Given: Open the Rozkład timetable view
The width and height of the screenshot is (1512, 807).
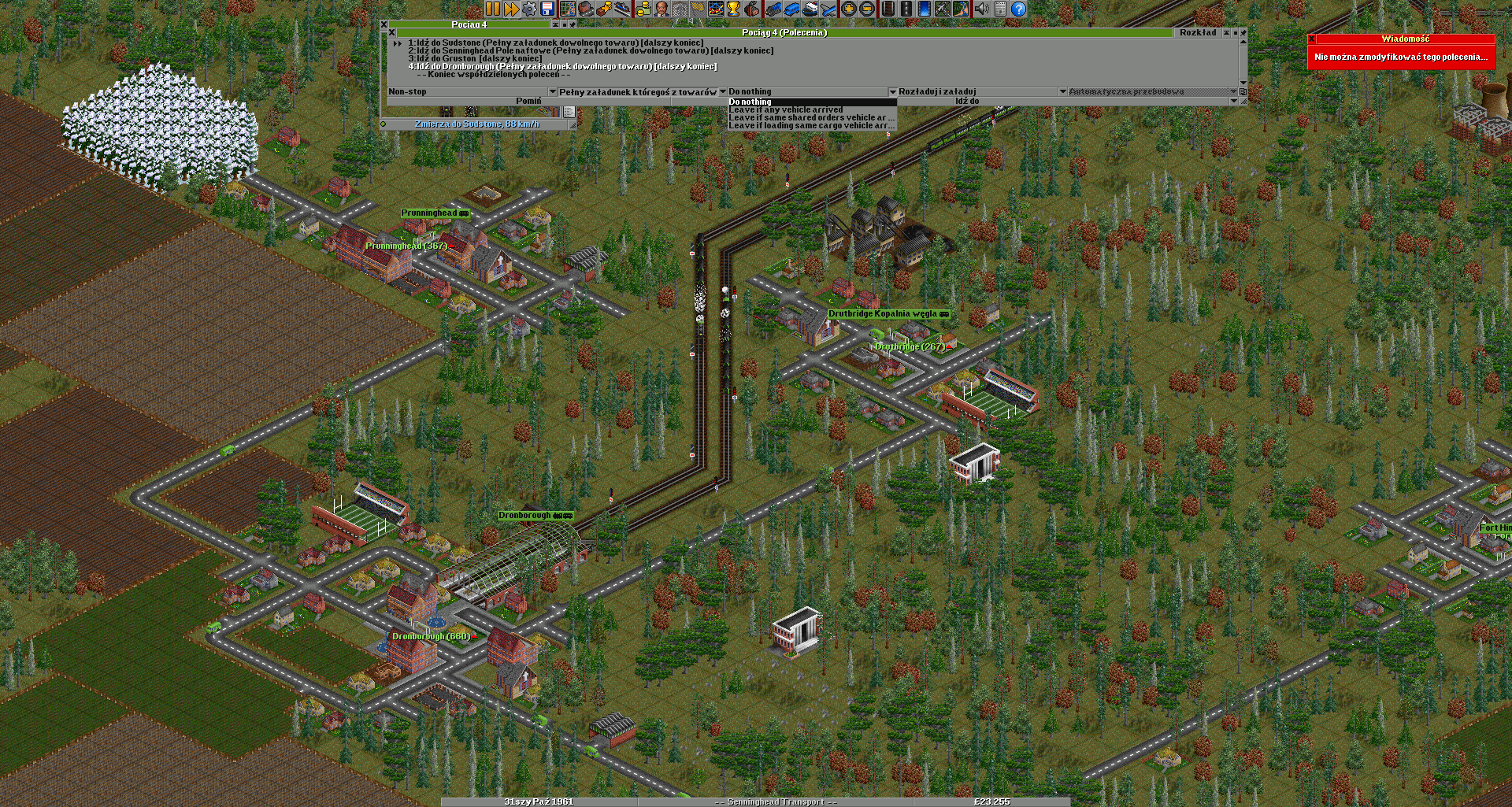Looking at the screenshot, I should click(1197, 33).
